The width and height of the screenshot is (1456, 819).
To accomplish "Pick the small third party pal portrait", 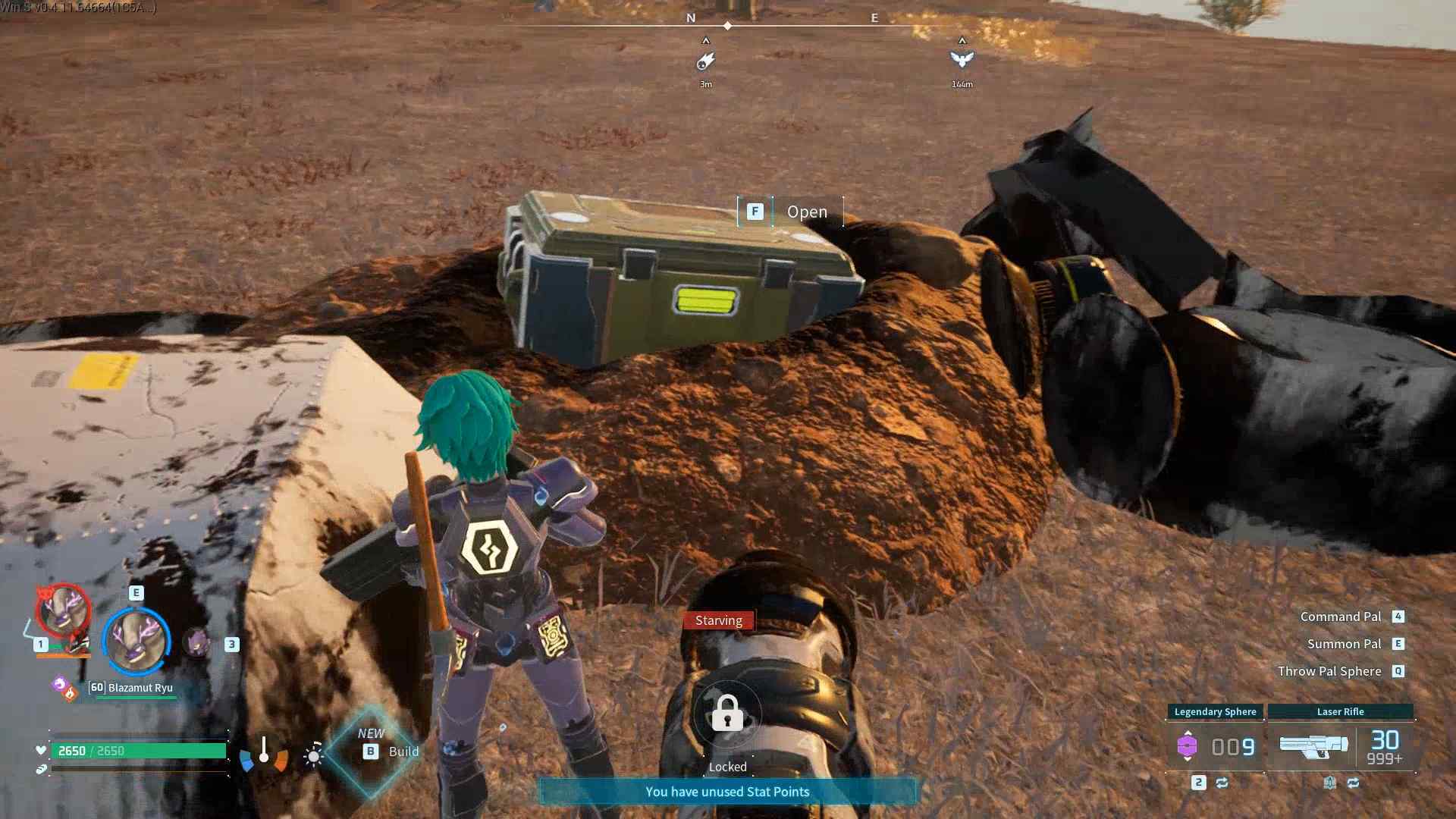I will click(x=198, y=643).
